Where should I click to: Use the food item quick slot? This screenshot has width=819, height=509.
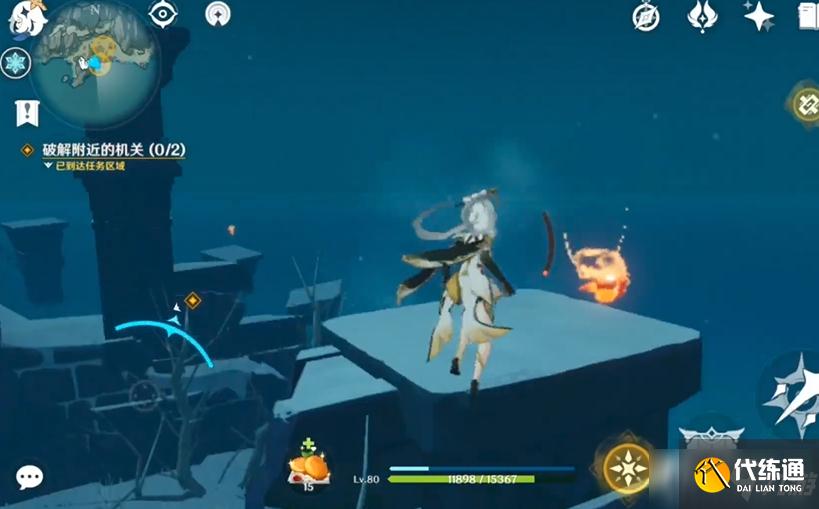point(308,468)
